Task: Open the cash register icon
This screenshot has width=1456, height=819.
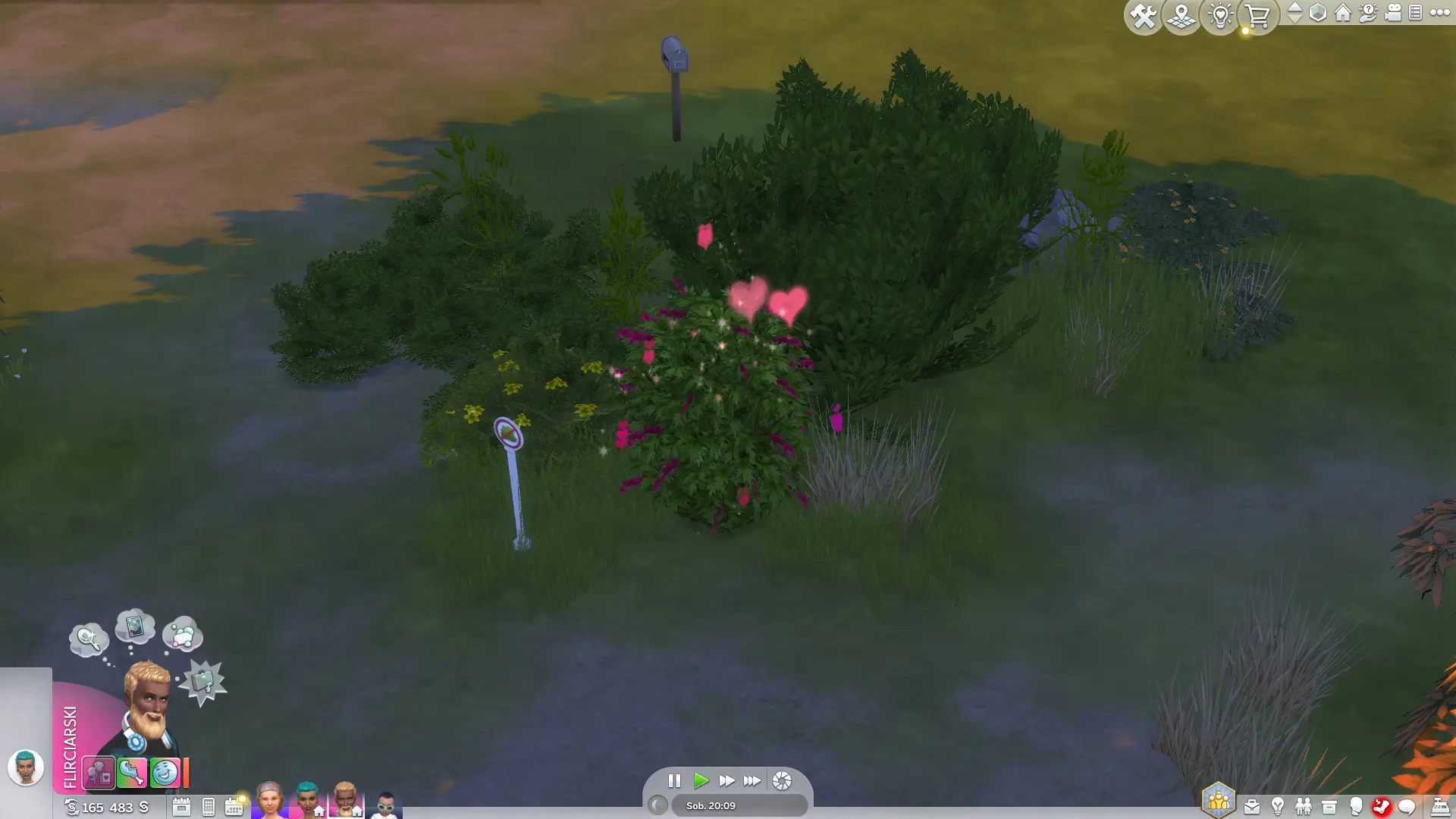Action: [x=1439, y=806]
